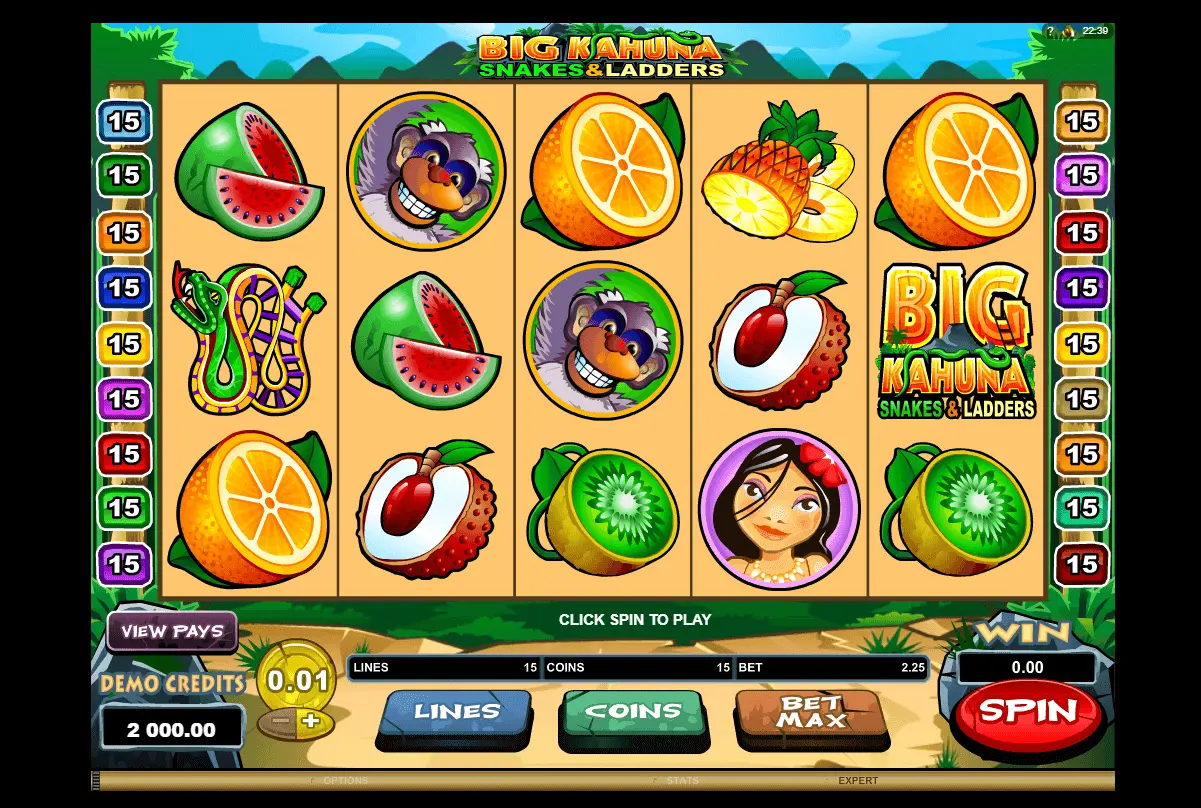Show the Stats panel
This screenshot has width=1201, height=808.
pyautogui.click(x=682, y=781)
